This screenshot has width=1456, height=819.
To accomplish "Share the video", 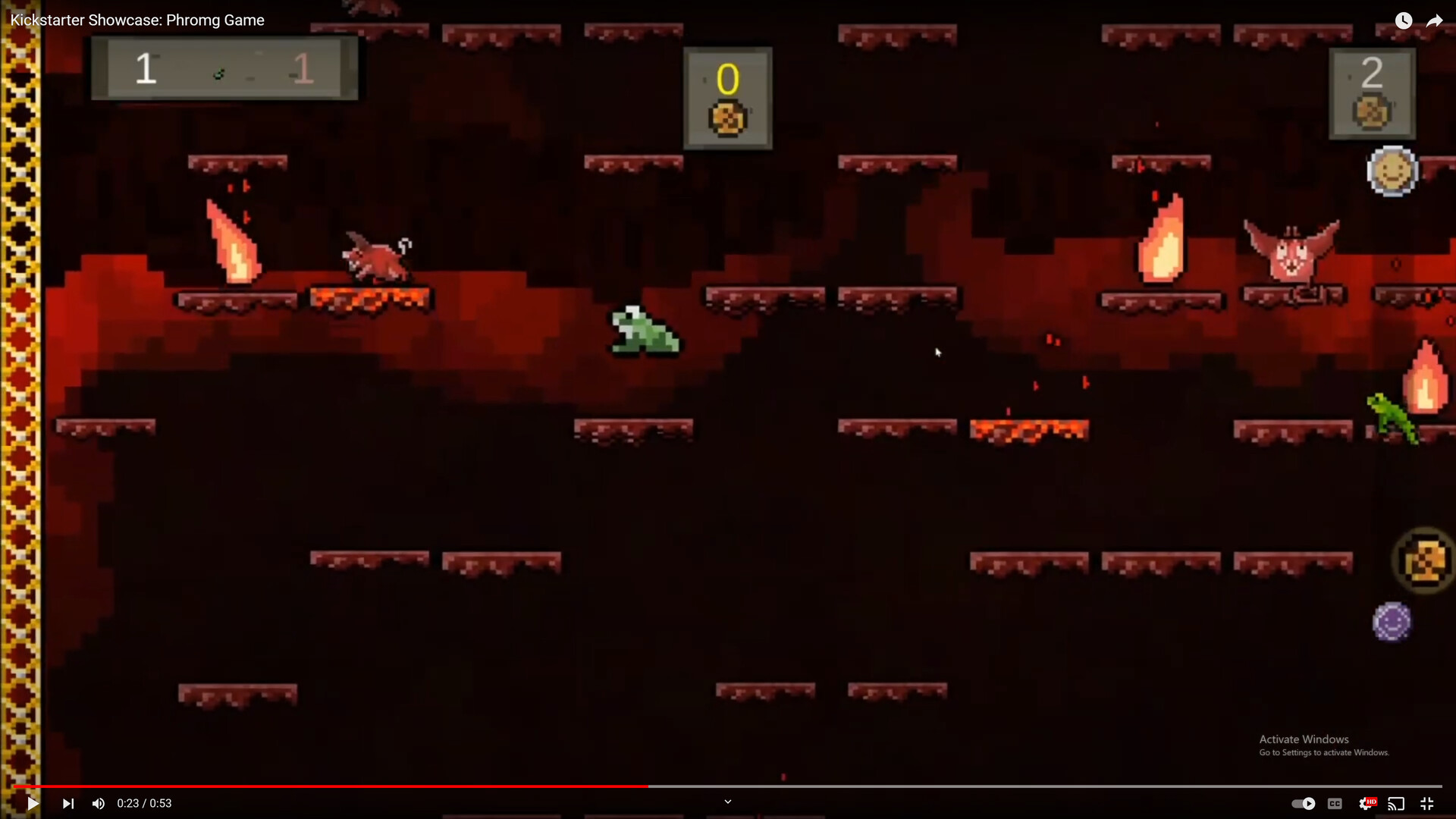I will coord(1436,20).
